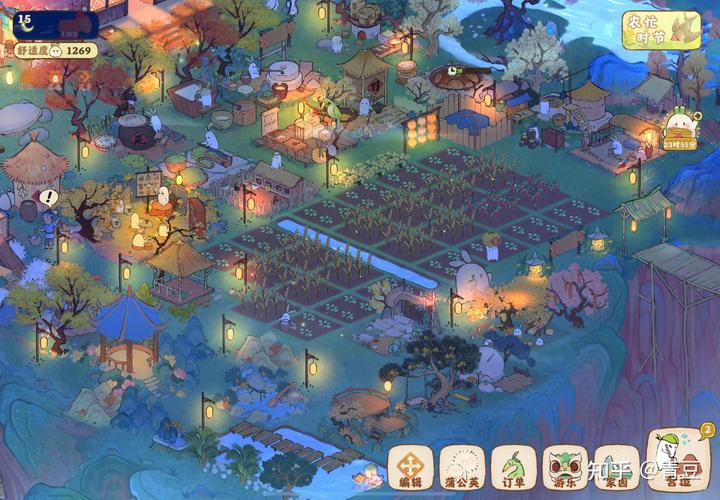Select the 游乐 lion-head button
This screenshot has height=500, width=720.
565,466
